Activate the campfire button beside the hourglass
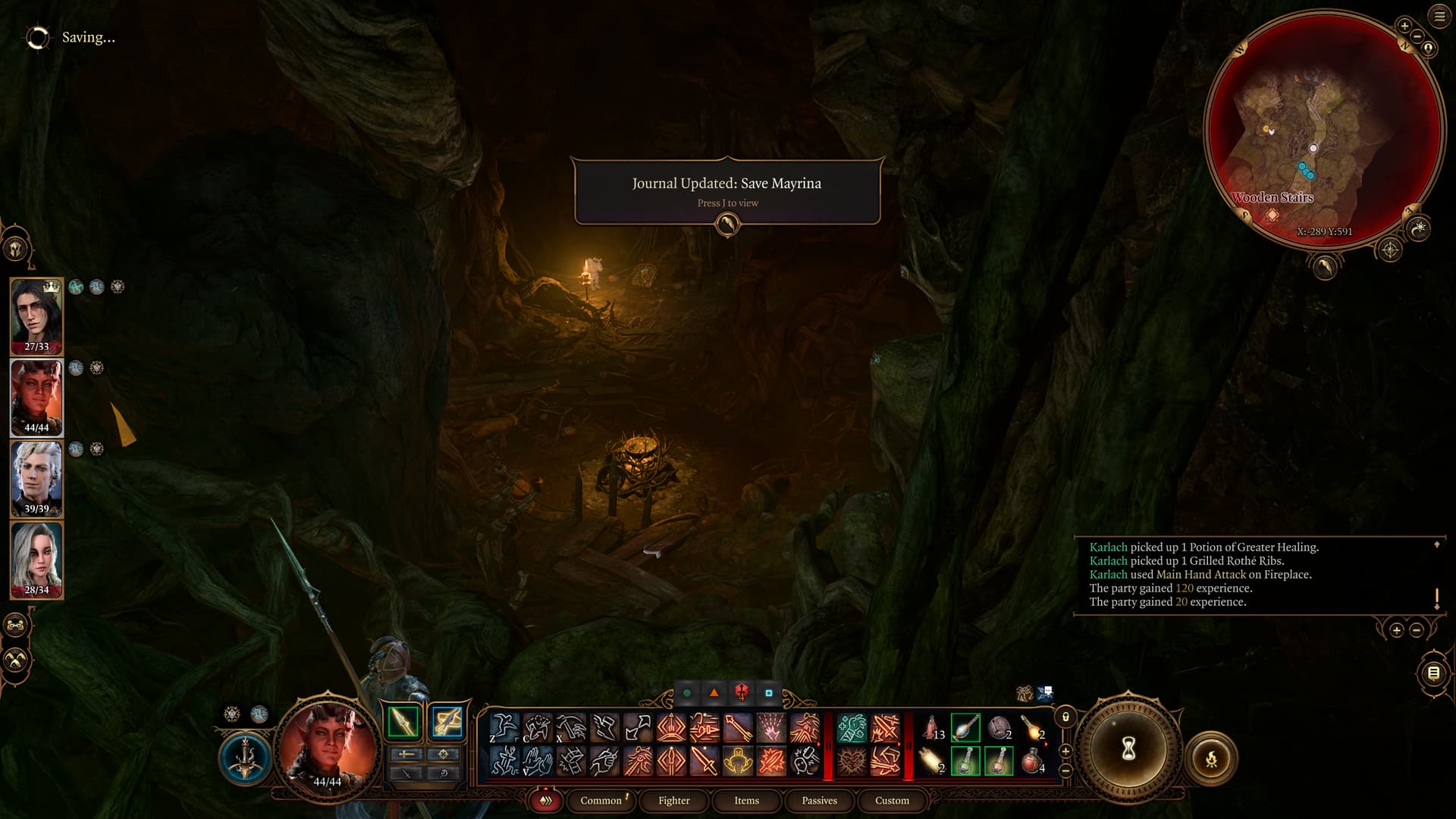The height and width of the screenshot is (819, 1456). click(x=1211, y=758)
